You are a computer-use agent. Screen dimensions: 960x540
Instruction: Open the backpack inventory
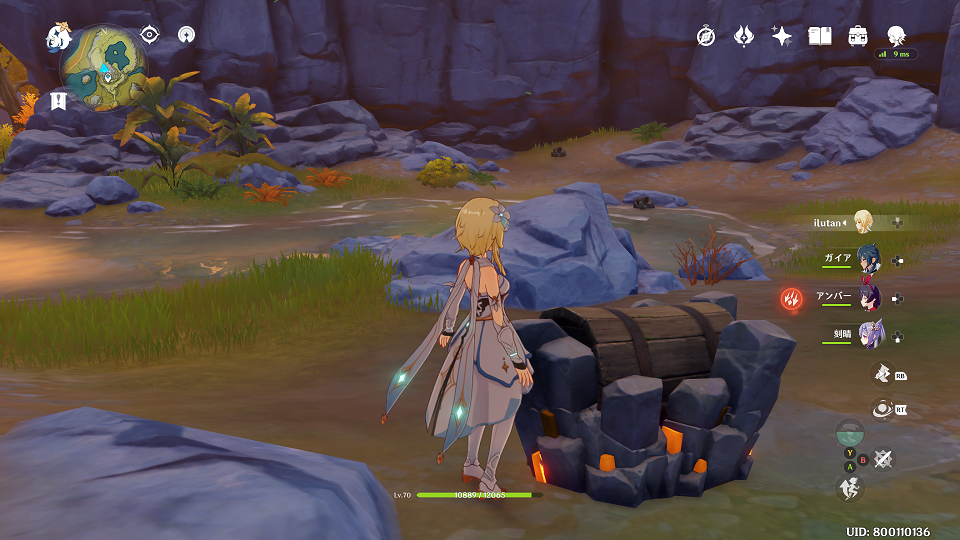point(858,36)
